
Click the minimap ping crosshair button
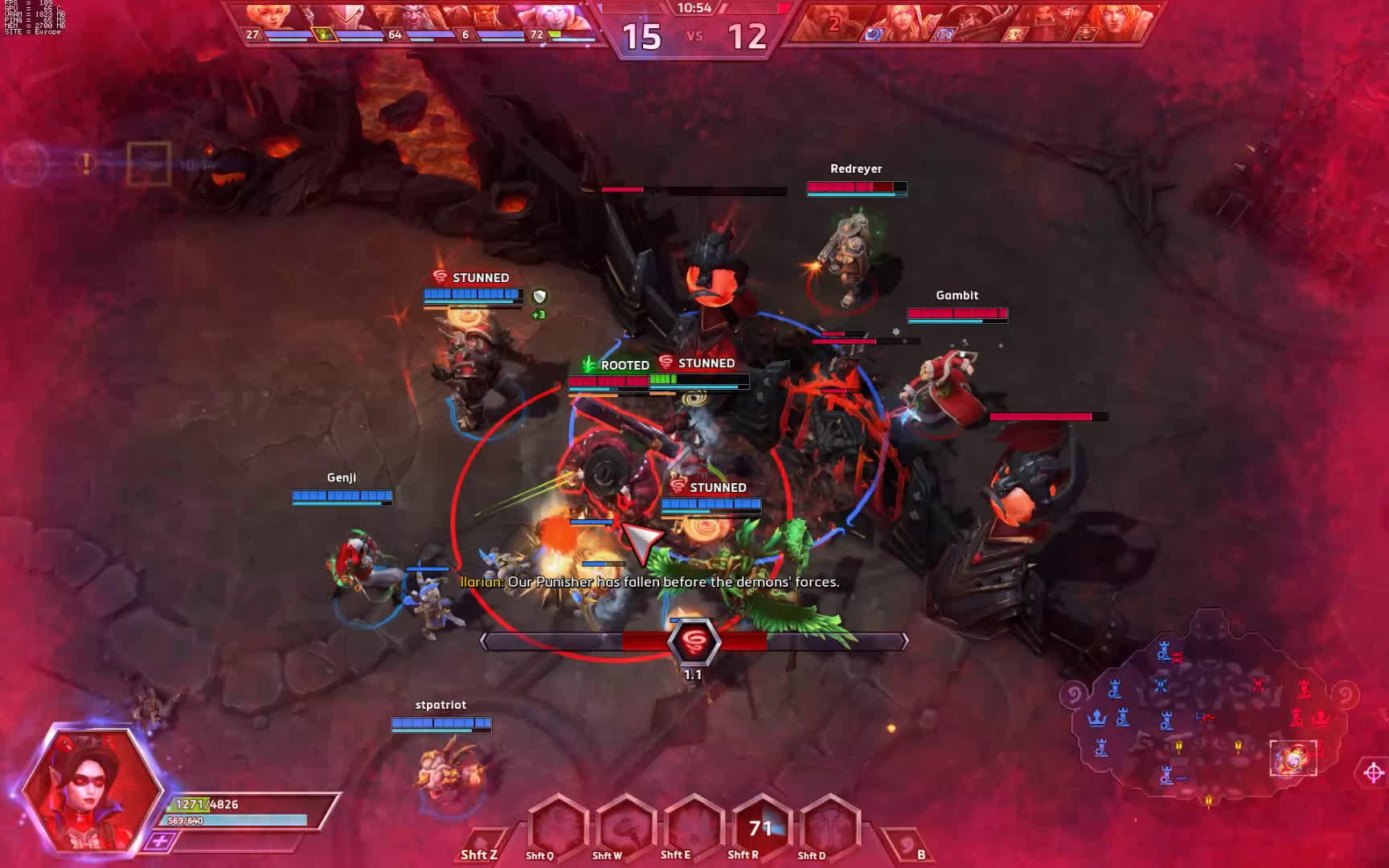1374,773
